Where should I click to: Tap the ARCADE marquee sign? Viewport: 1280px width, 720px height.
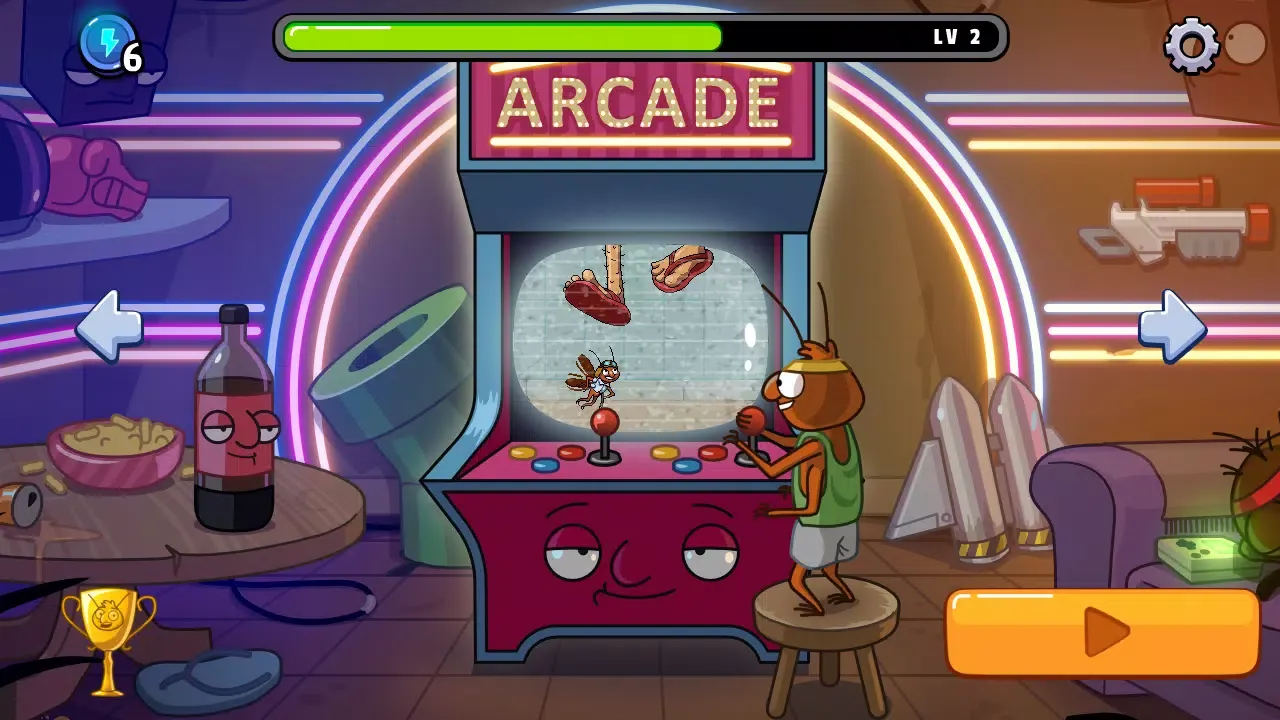tap(640, 100)
